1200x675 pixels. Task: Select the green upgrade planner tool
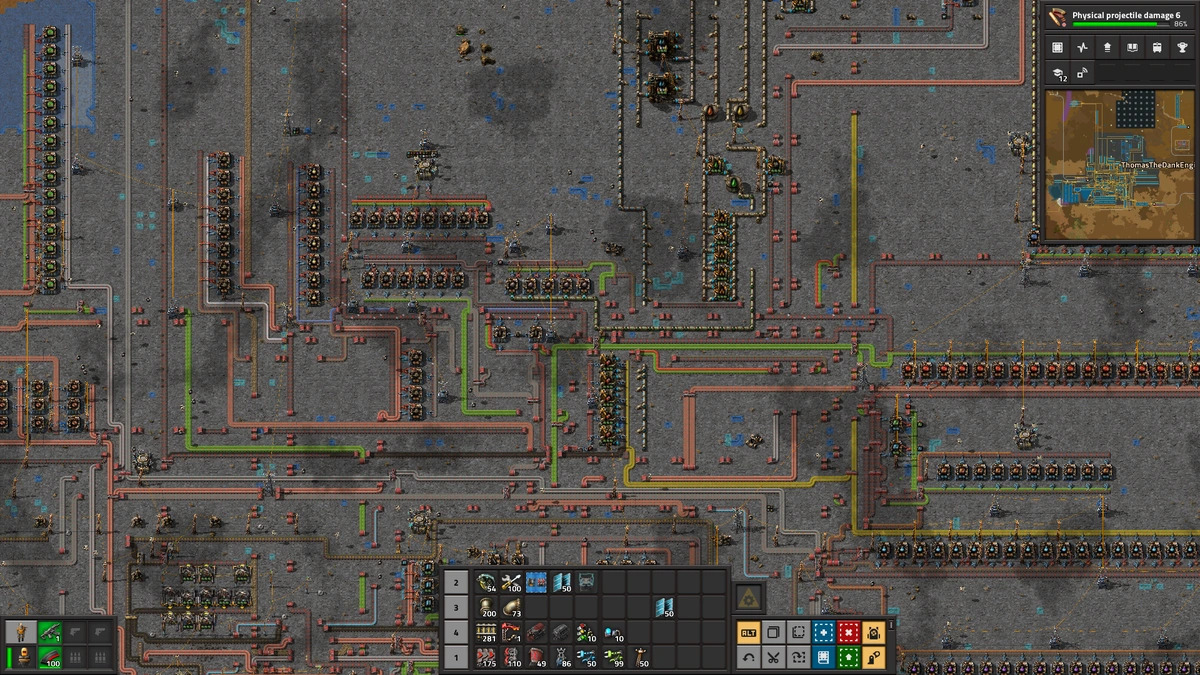(x=848, y=657)
